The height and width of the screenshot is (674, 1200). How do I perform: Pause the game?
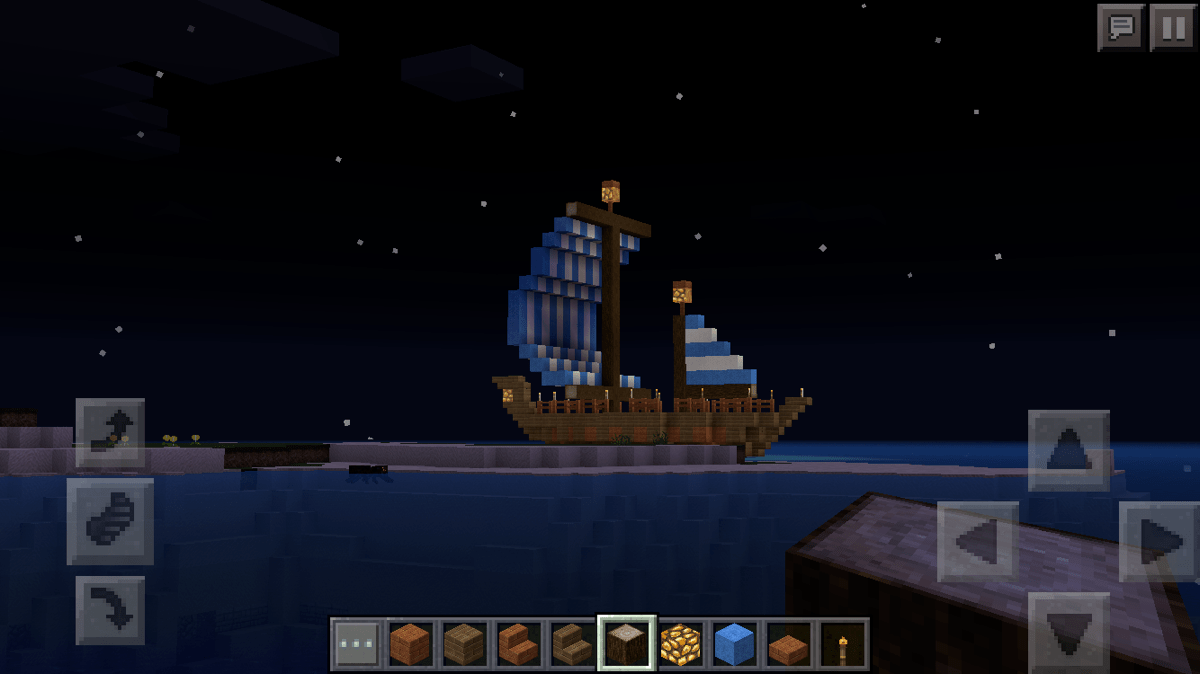tap(1172, 27)
